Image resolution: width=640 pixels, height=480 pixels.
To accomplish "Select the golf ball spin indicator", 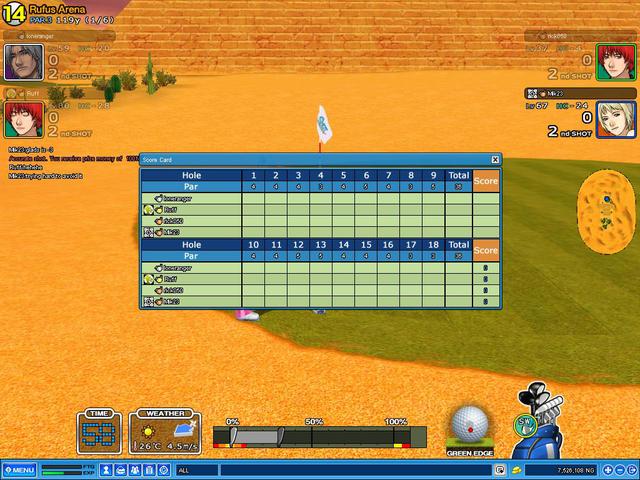I will (x=469, y=425).
